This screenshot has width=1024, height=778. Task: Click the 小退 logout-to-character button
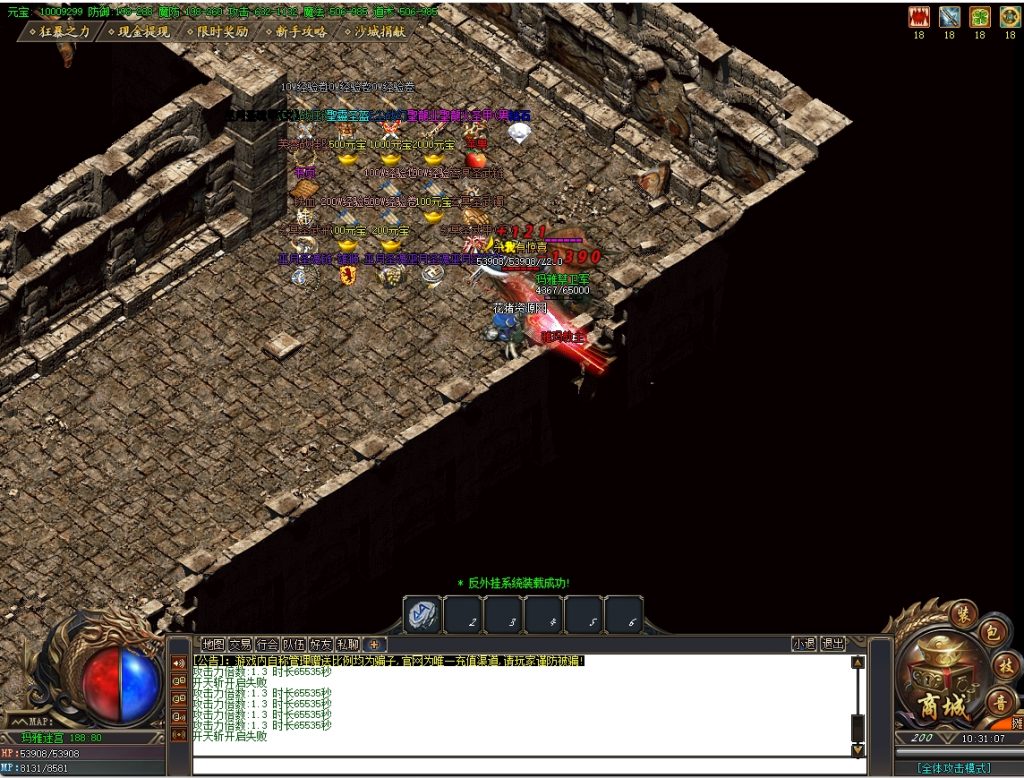[x=804, y=644]
